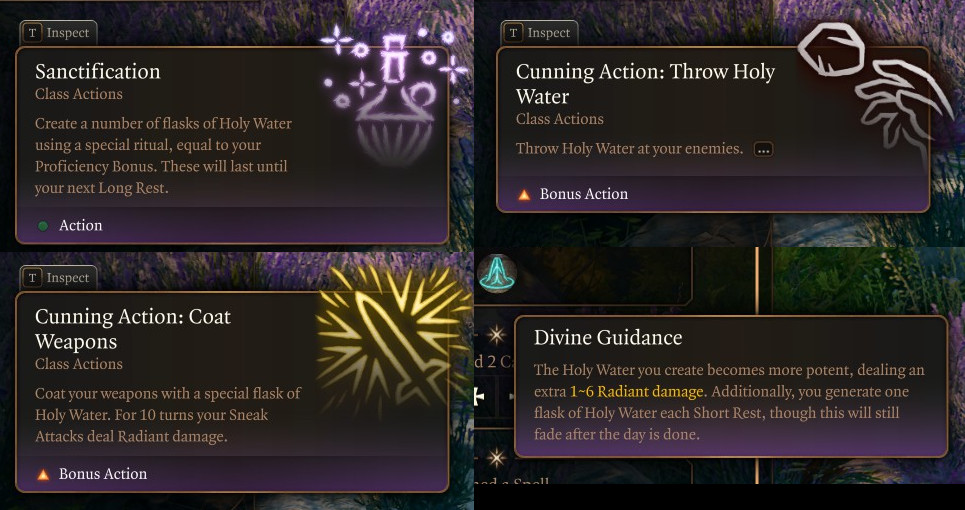
Task: Select the Sanctification holy water flask icon
Action: pos(393,98)
